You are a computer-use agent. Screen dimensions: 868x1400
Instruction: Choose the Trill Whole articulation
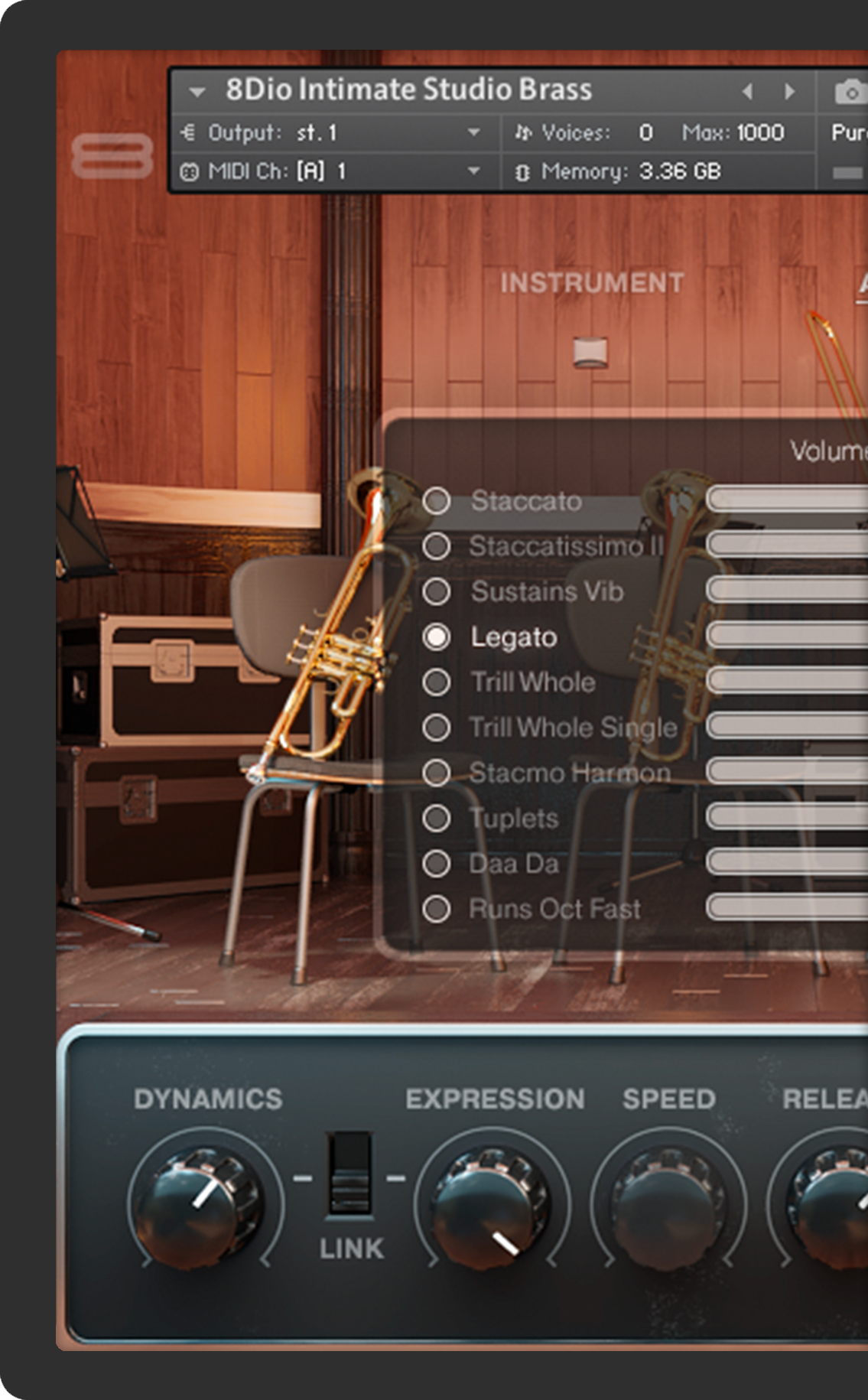tap(437, 682)
